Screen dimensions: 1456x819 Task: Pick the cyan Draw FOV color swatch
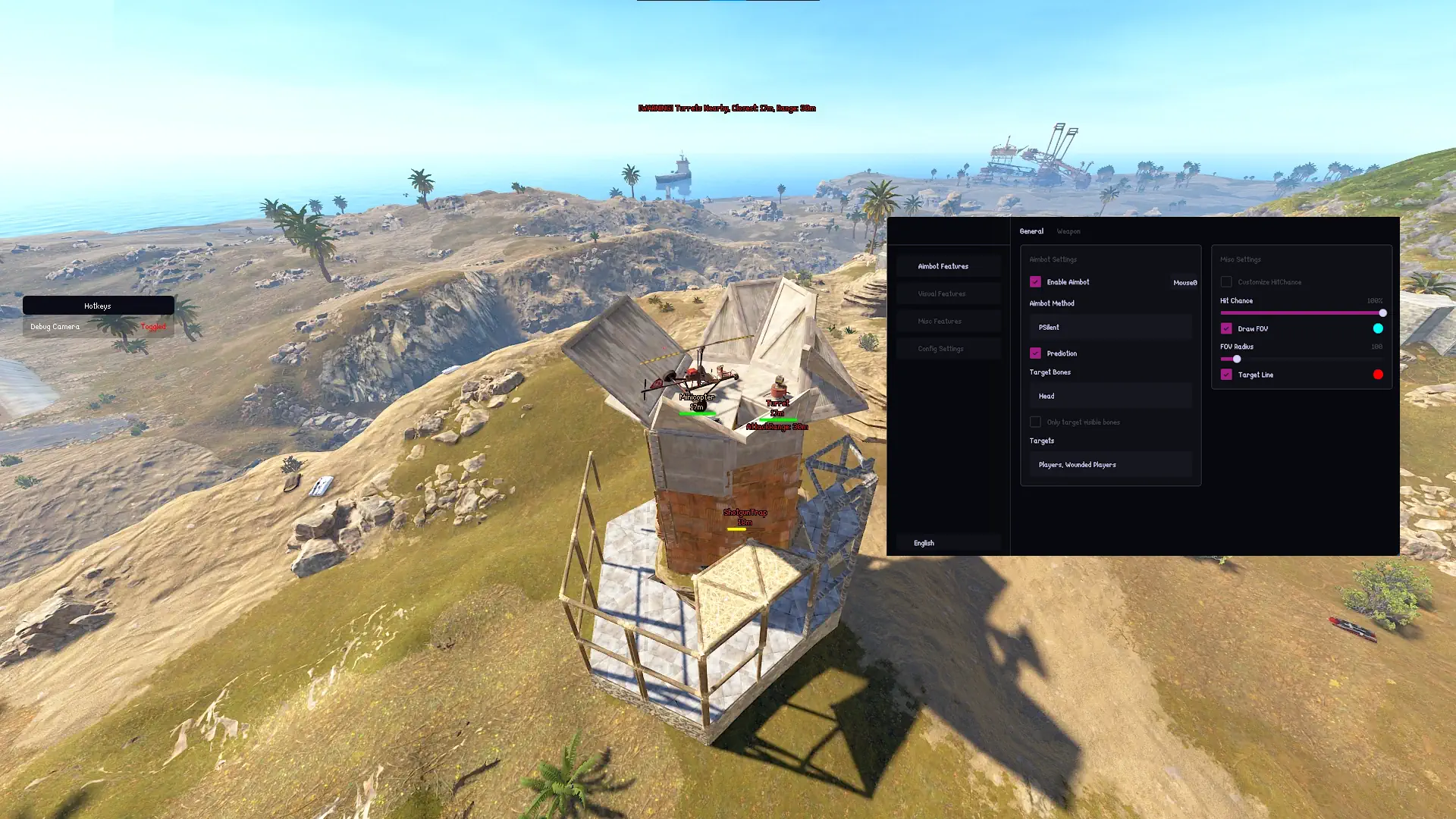click(1378, 328)
